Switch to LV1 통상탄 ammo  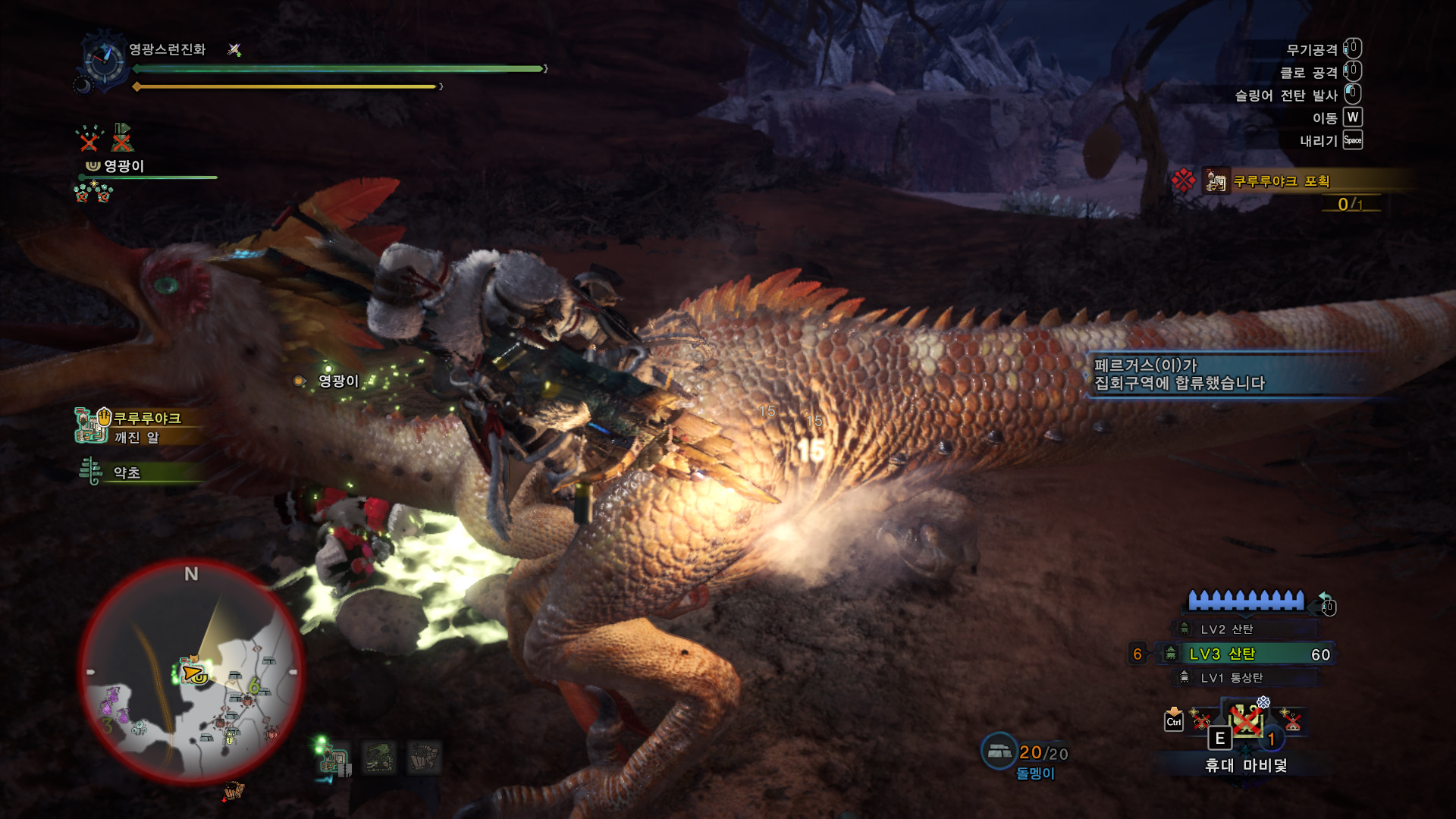[1232, 678]
